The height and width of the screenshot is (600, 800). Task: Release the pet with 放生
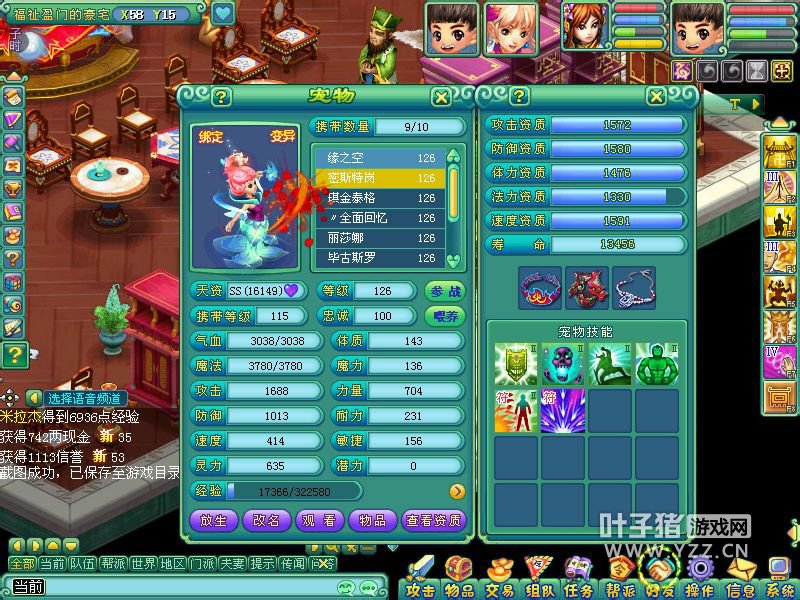[213, 520]
